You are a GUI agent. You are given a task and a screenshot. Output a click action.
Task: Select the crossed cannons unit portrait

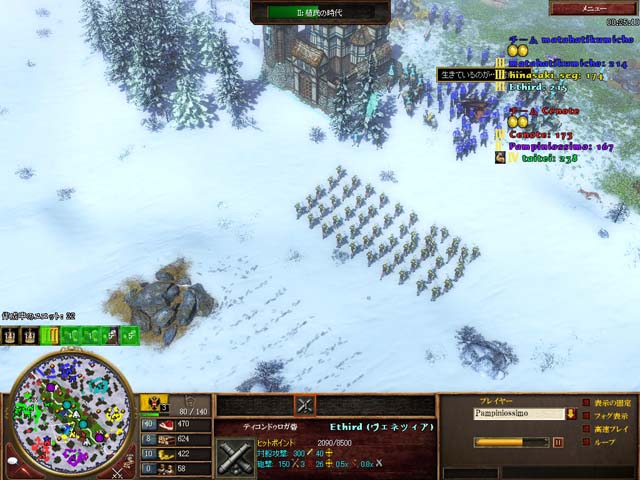(x=239, y=454)
